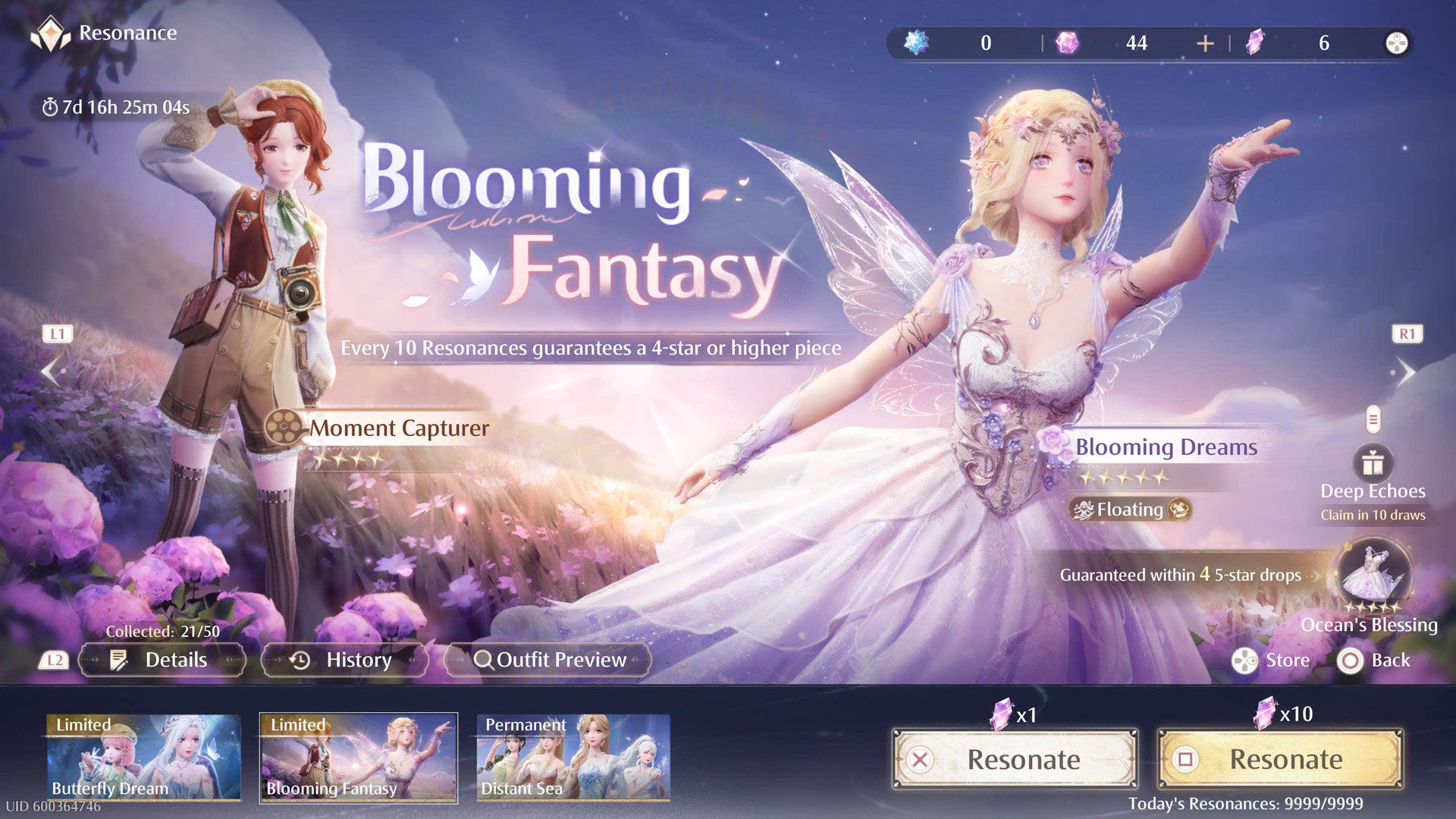
Task: Open the plus button to buy crystals
Action: pyautogui.click(x=1204, y=42)
